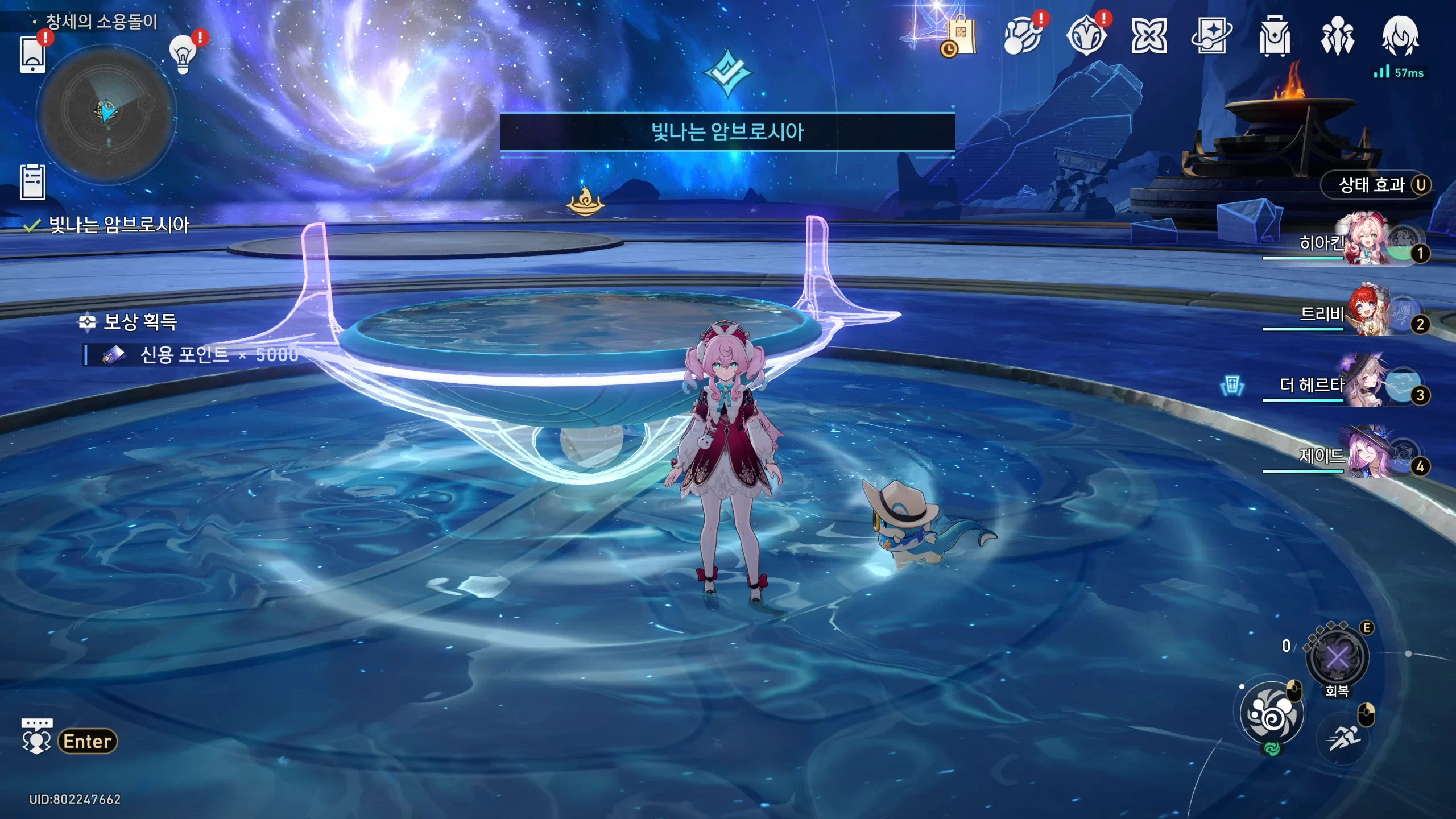This screenshot has width=1456, height=819.
Task: Open the circular minimap
Action: coord(107,114)
